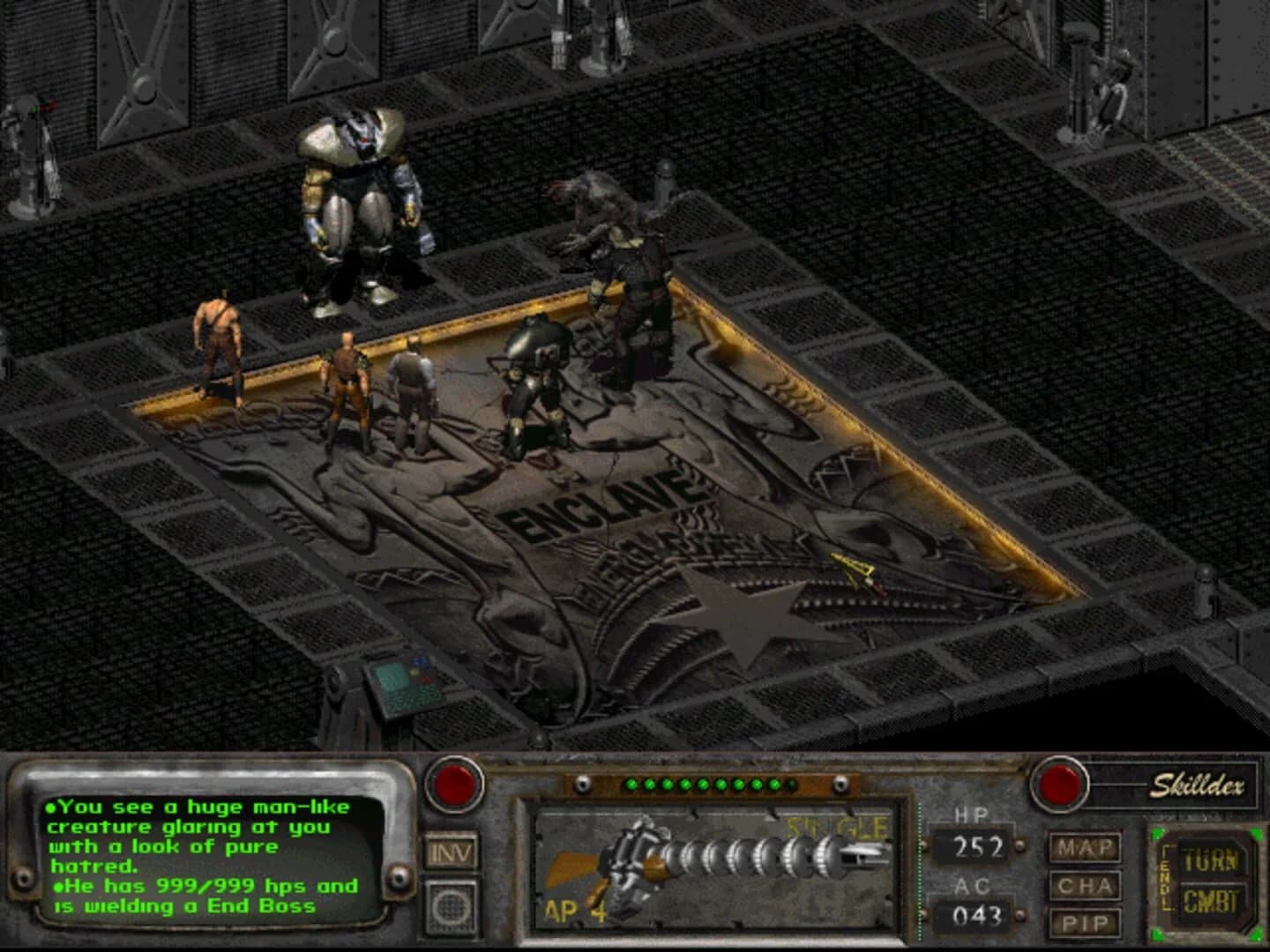Open inventory with the INV button
1270x952 pixels.
tap(452, 852)
